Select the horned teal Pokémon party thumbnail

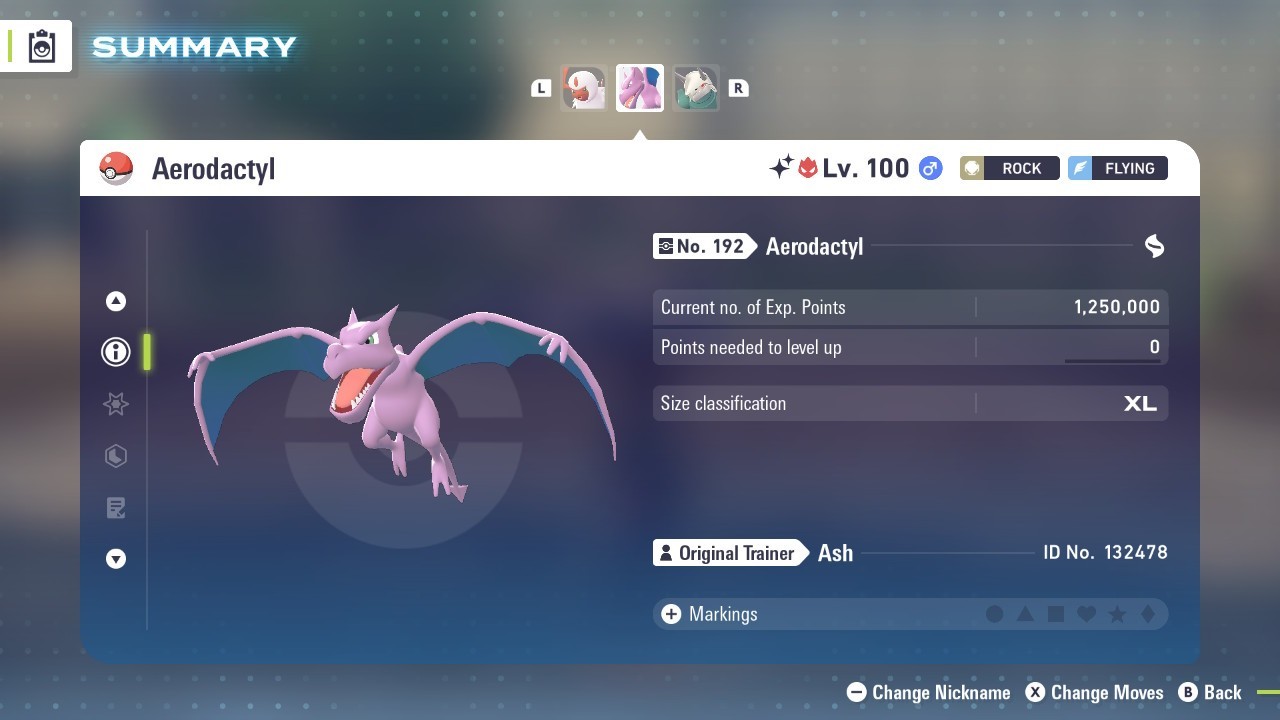pos(695,88)
